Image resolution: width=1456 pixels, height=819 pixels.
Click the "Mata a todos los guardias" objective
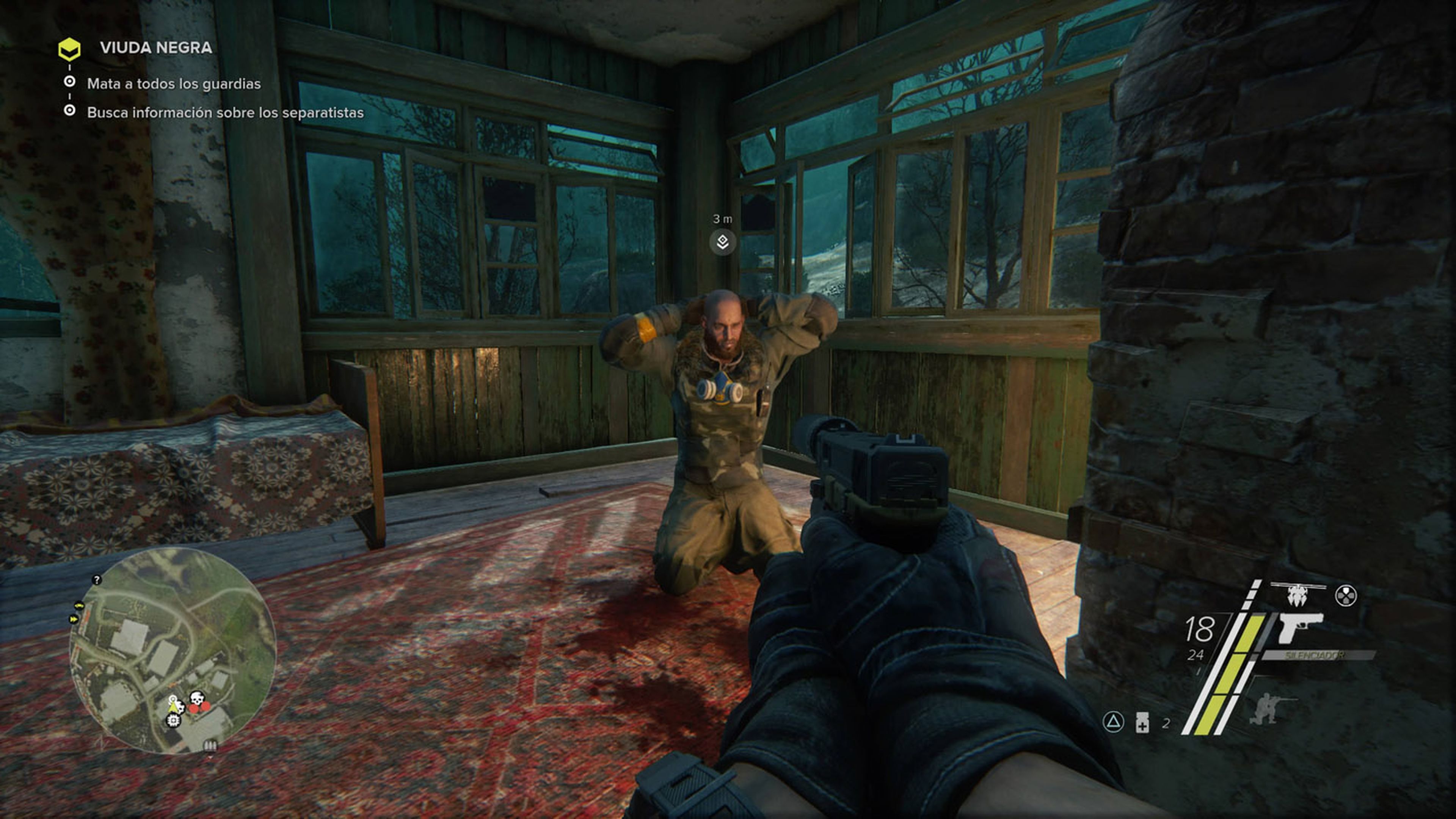(174, 84)
